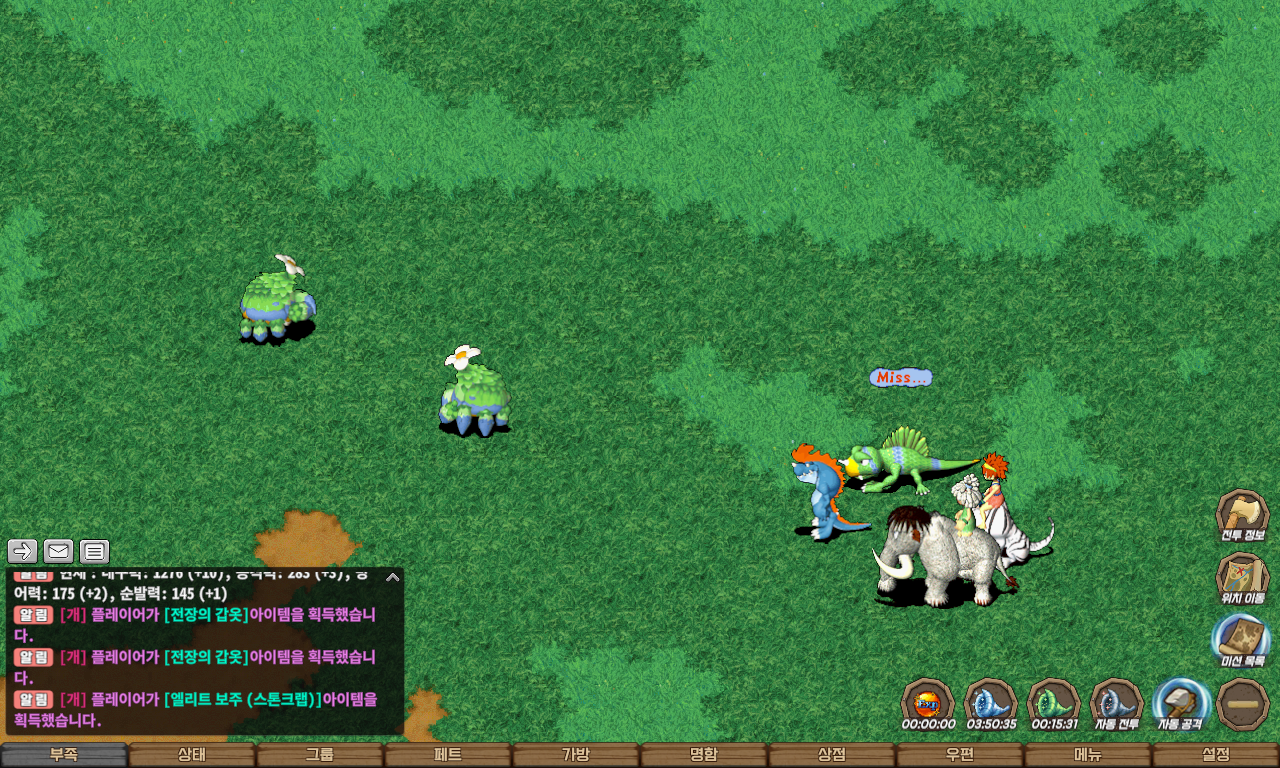The width and height of the screenshot is (1280, 768).
Task: Open the 설정 (settings) menu
Action: tap(1216, 755)
